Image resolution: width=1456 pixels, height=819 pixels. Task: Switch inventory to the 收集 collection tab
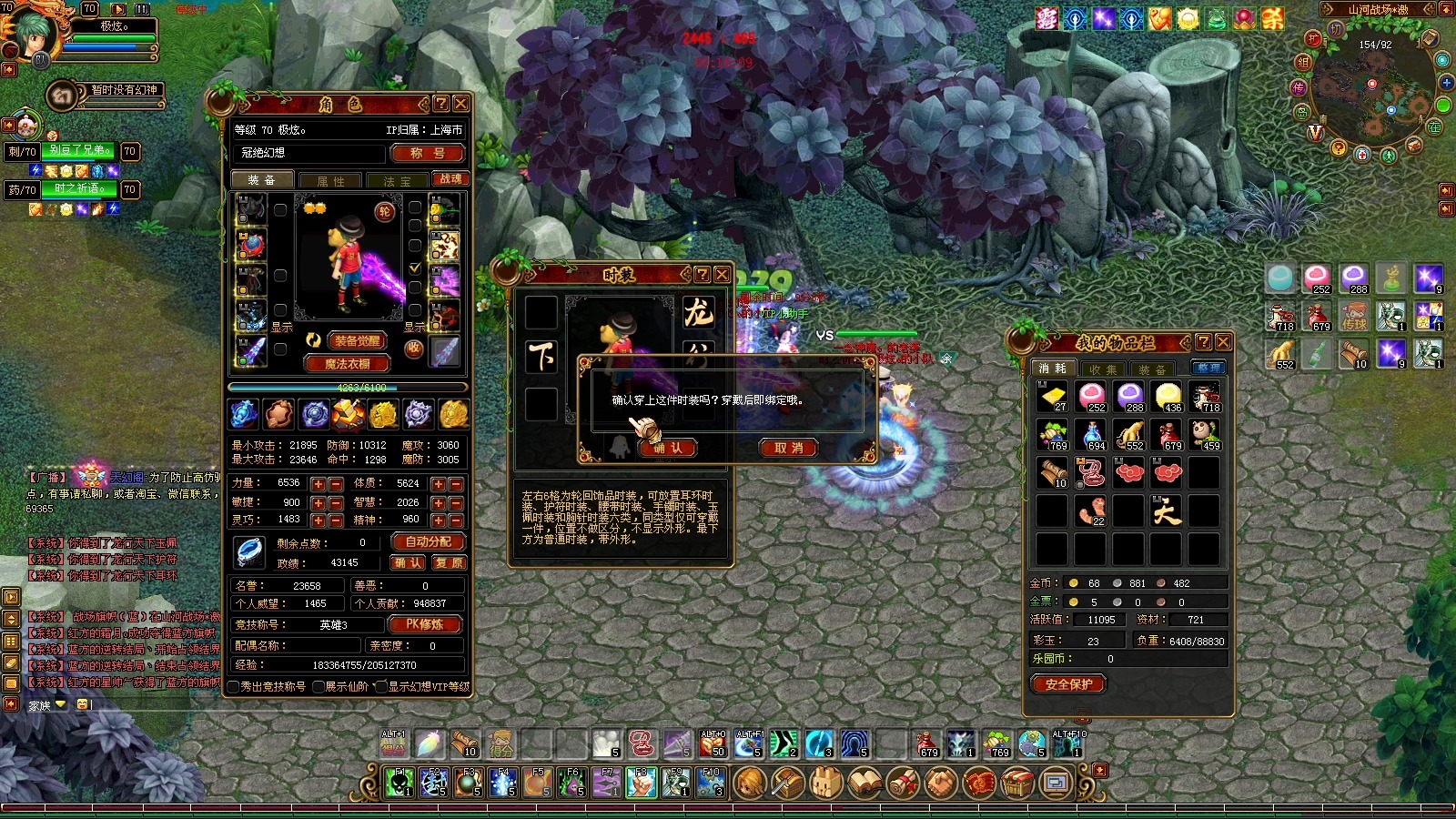coord(1102,369)
